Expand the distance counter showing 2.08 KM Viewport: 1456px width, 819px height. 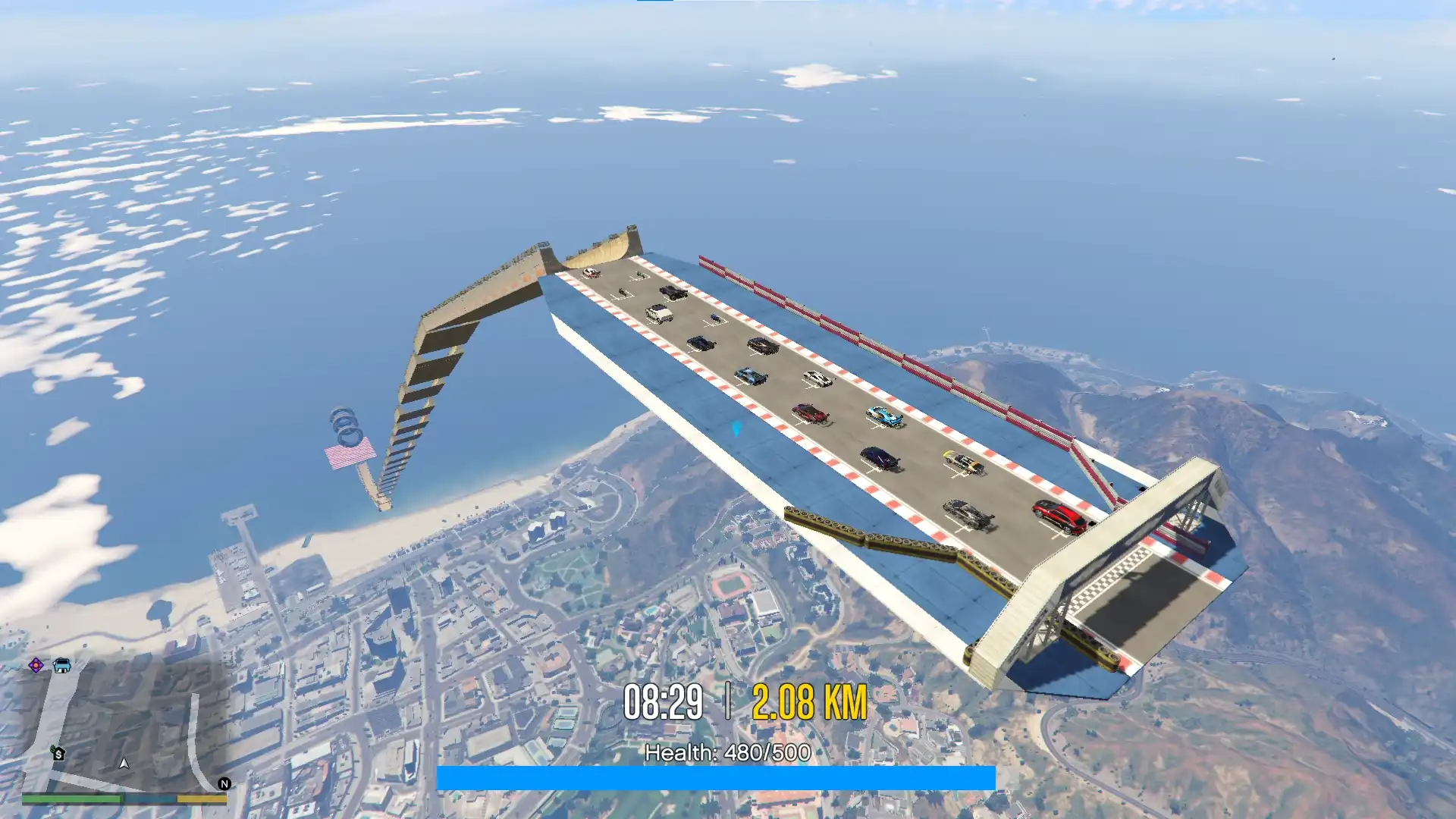[x=810, y=701]
